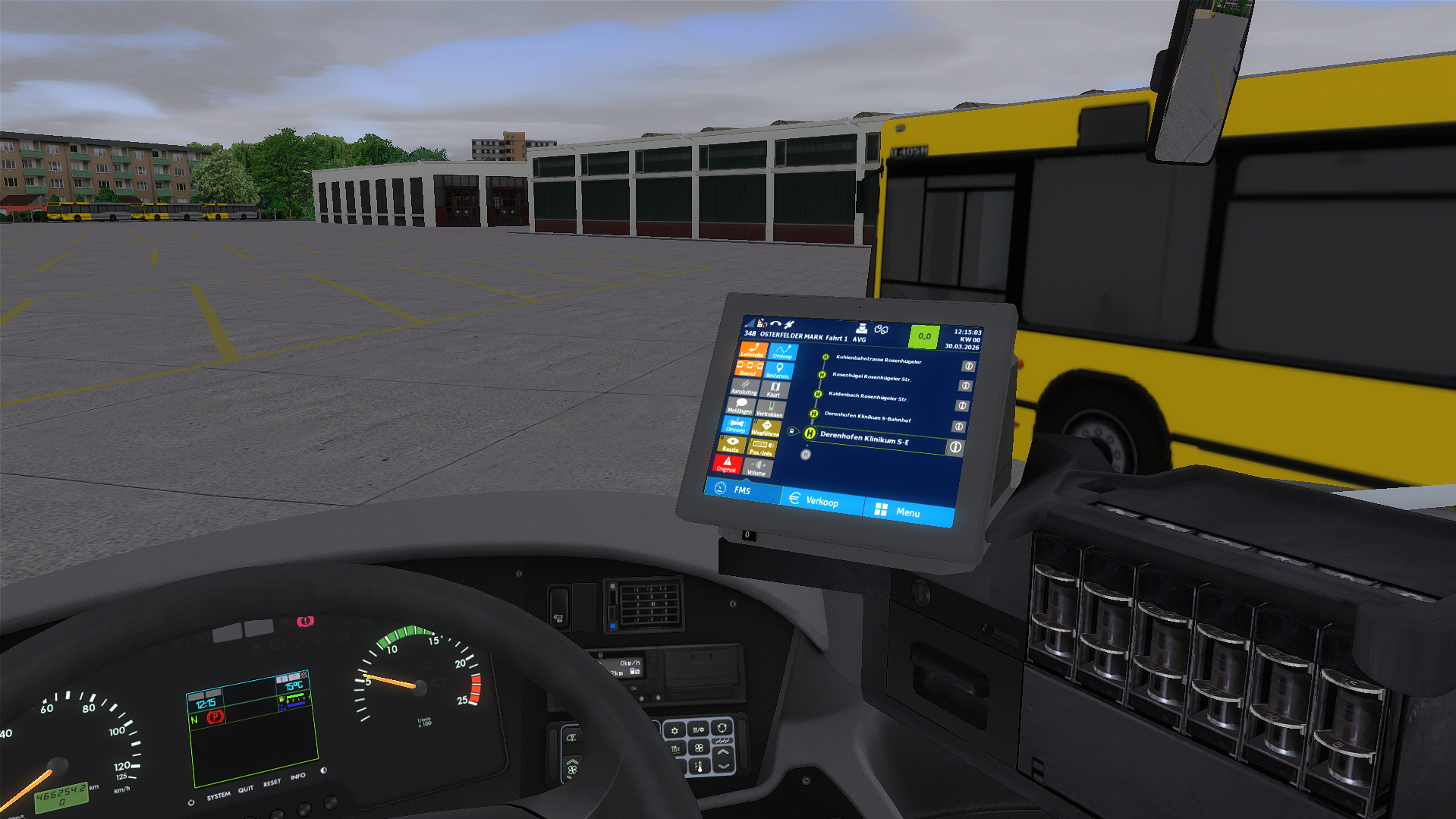Expand info for Kaldenbach Rosenhügeler Str.

pyautogui.click(x=962, y=406)
